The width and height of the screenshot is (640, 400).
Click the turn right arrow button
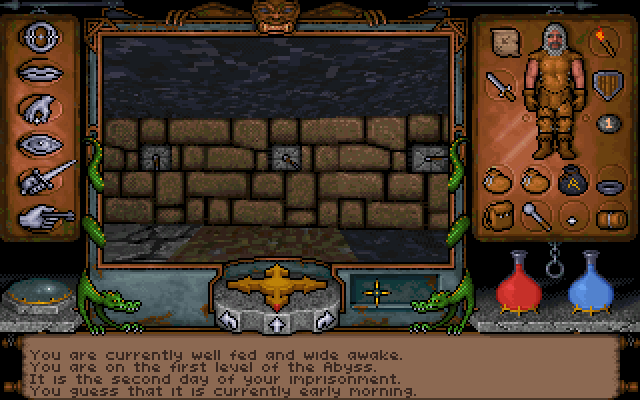click(320, 320)
